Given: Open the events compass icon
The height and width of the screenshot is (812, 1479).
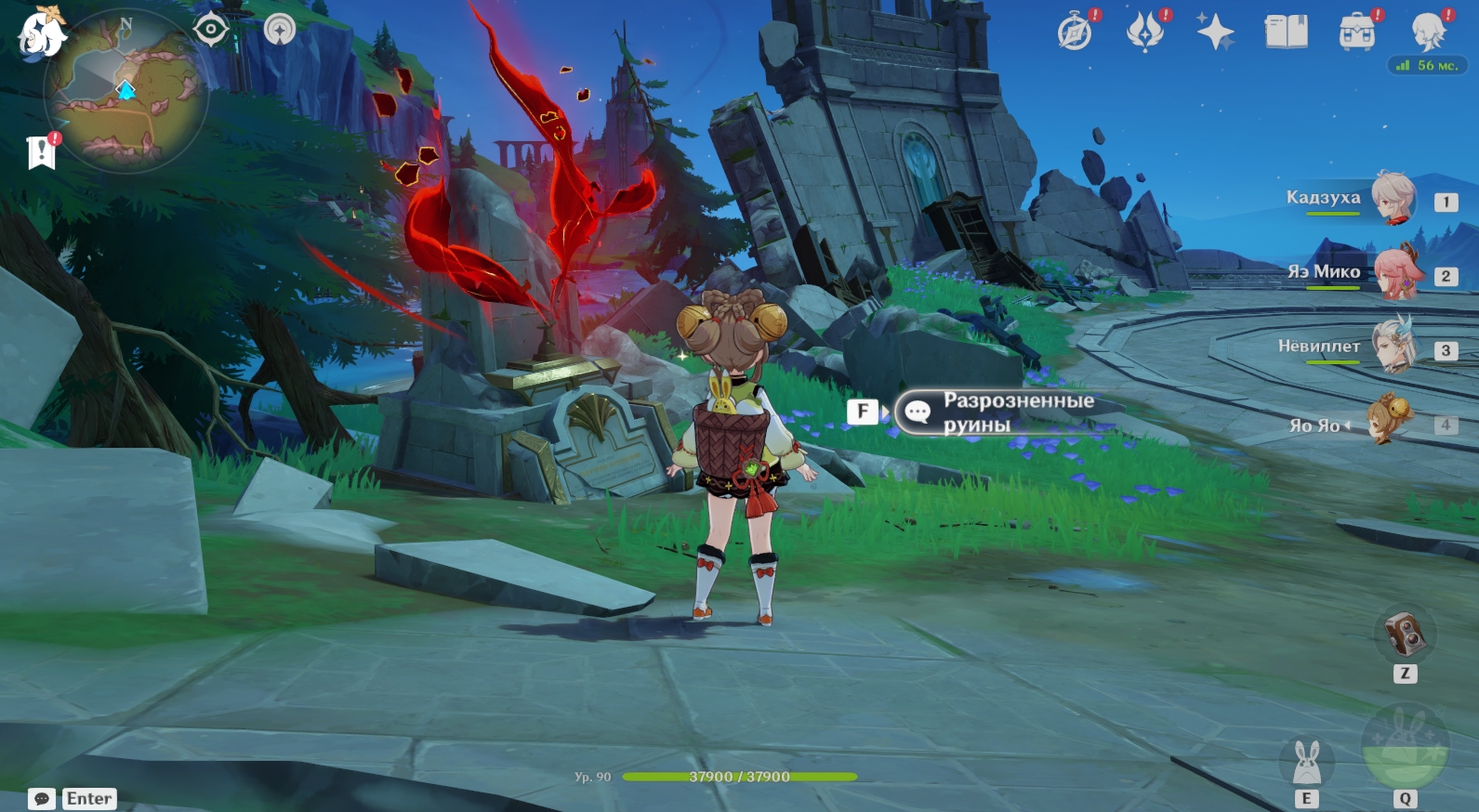Looking at the screenshot, I should click(1076, 33).
